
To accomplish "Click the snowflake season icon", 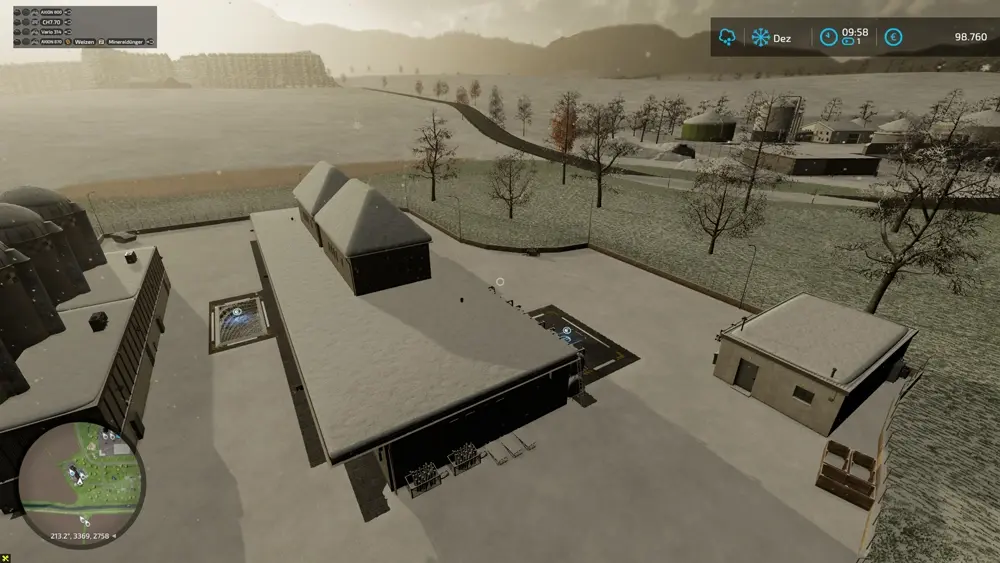I will tap(761, 37).
